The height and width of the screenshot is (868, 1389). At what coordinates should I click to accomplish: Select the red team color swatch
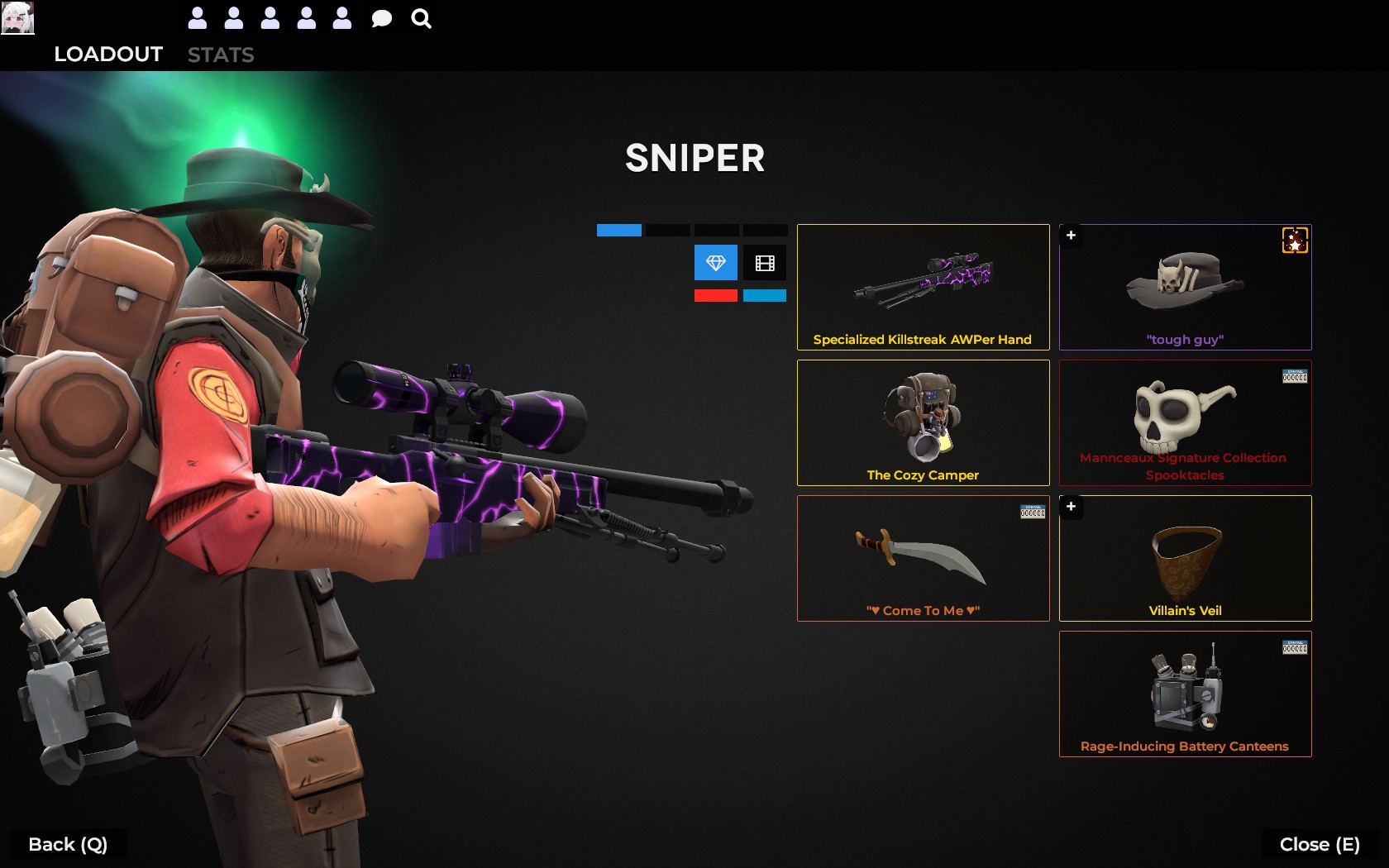[x=715, y=295]
